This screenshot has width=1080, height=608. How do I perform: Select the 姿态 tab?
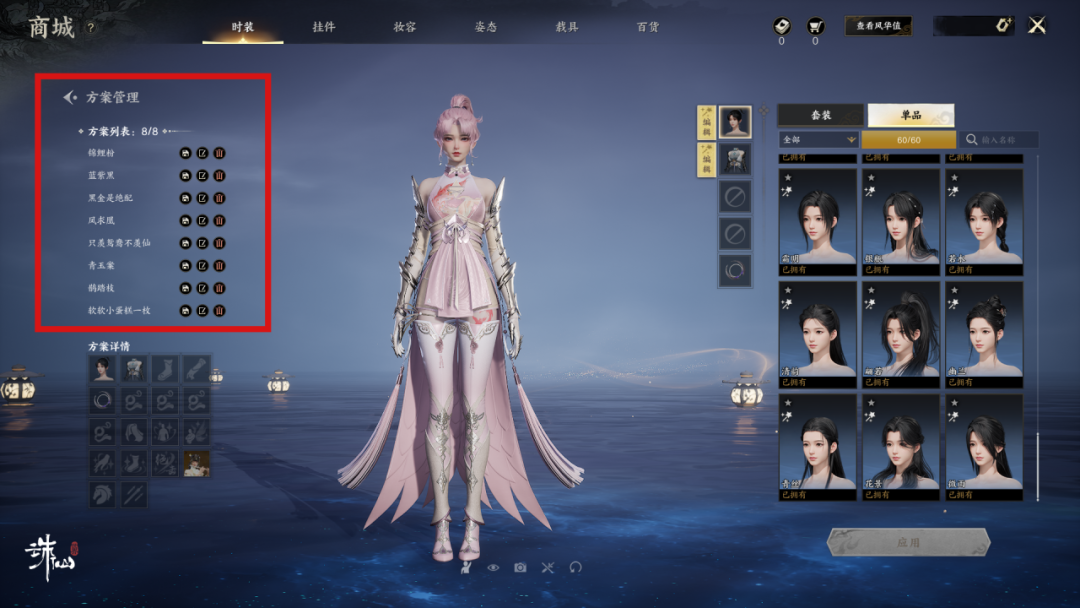point(485,27)
